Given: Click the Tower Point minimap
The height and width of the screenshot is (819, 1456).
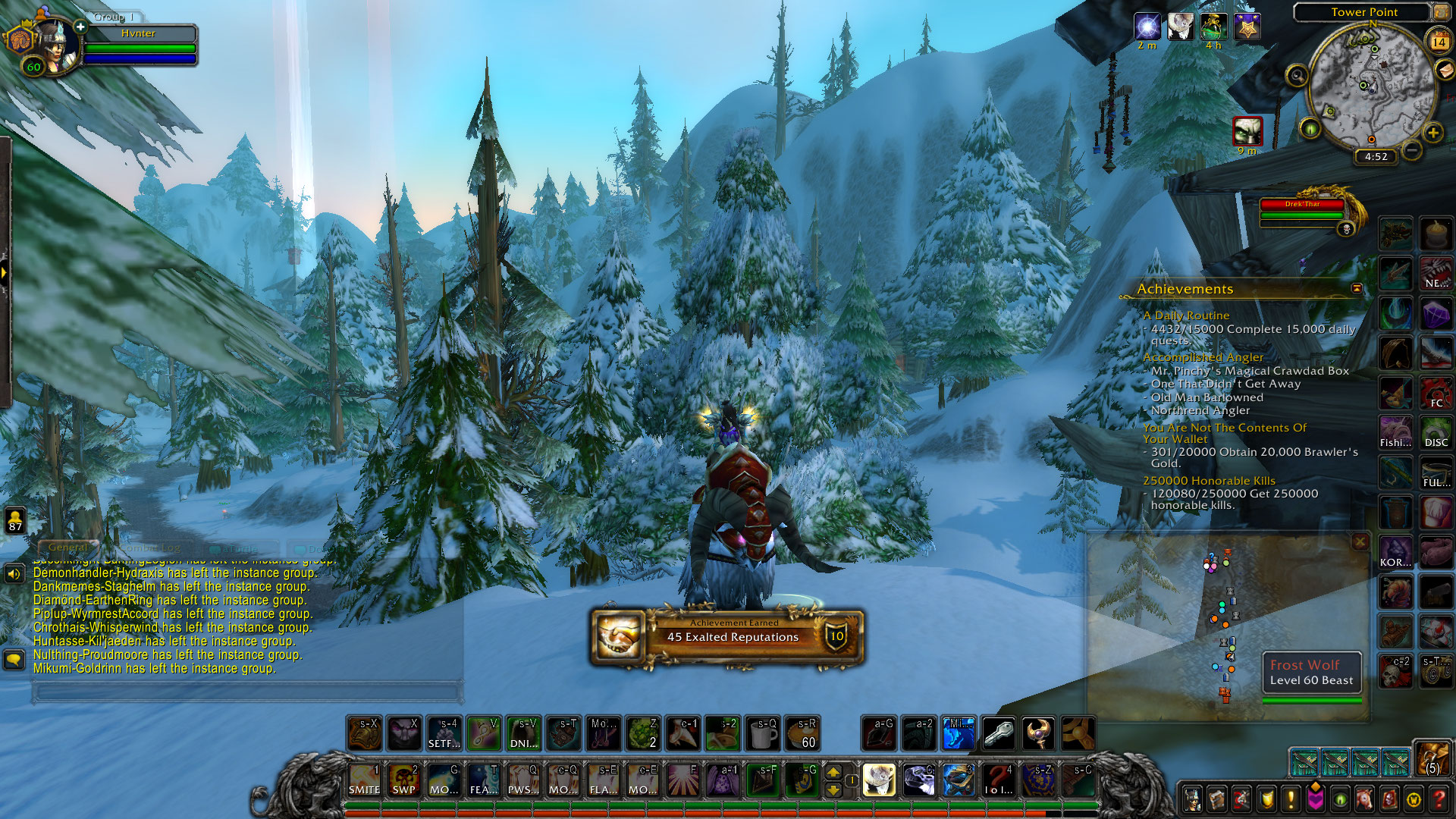Looking at the screenshot, I should (1373, 86).
